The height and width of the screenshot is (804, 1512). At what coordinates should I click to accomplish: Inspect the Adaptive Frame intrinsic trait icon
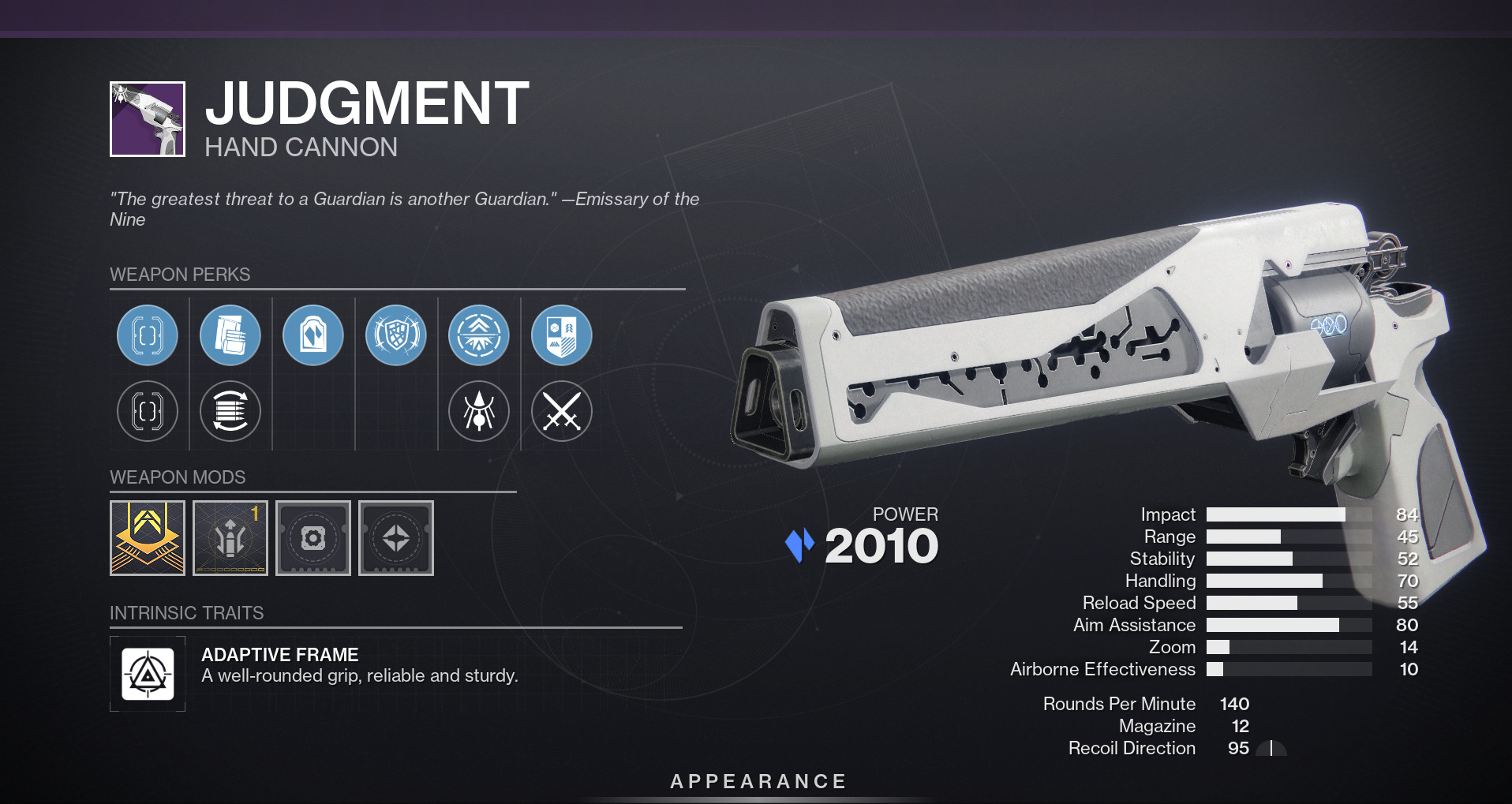pos(148,674)
